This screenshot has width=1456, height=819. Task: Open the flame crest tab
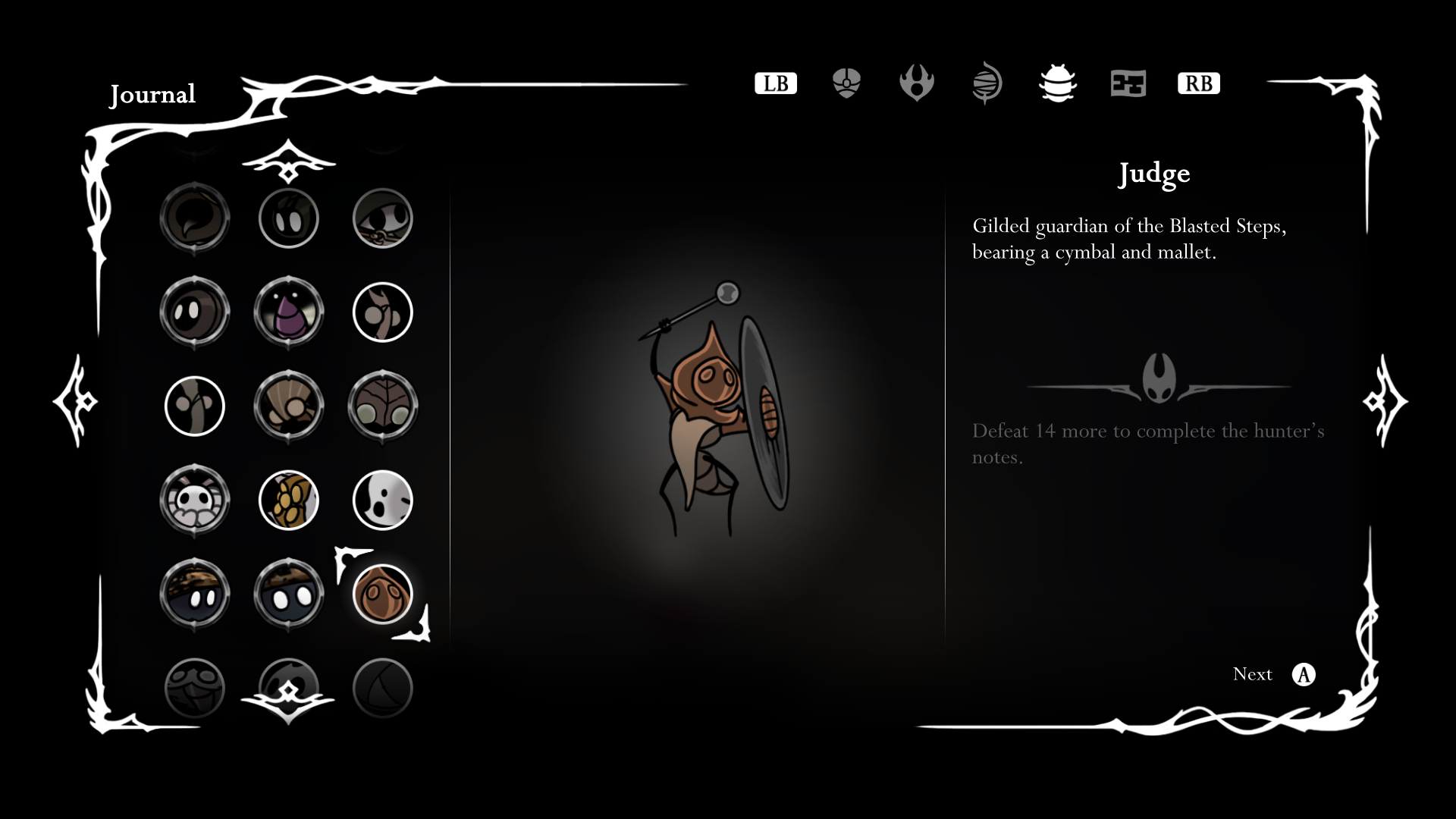(916, 83)
